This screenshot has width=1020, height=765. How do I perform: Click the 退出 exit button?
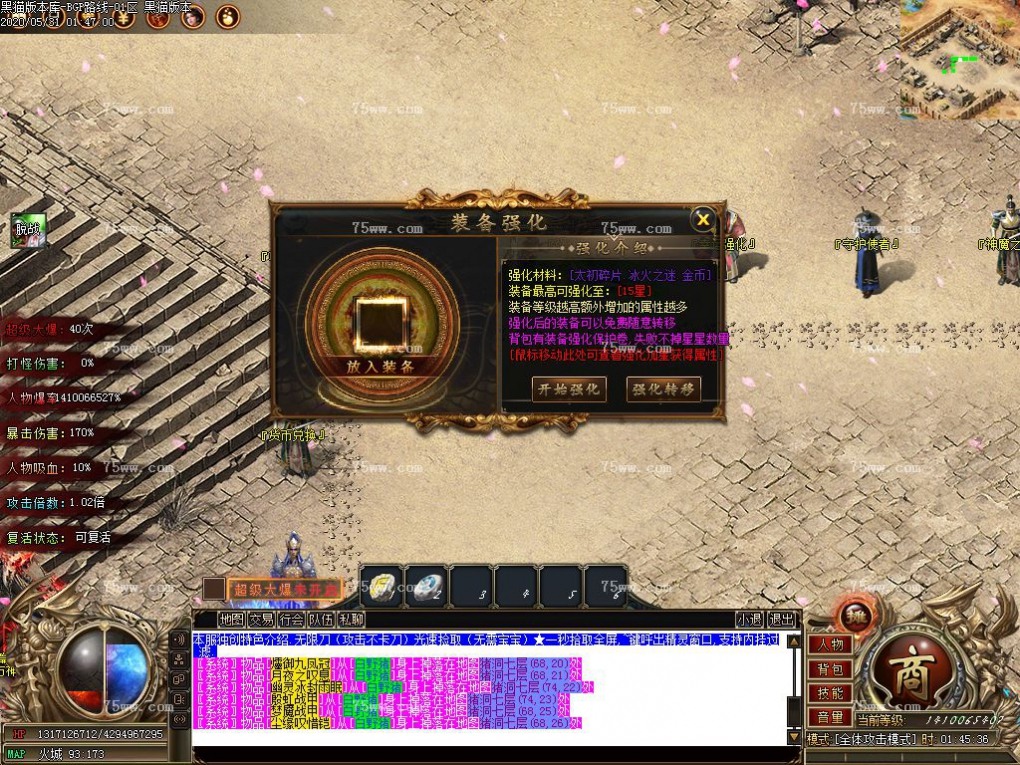click(782, 620)
